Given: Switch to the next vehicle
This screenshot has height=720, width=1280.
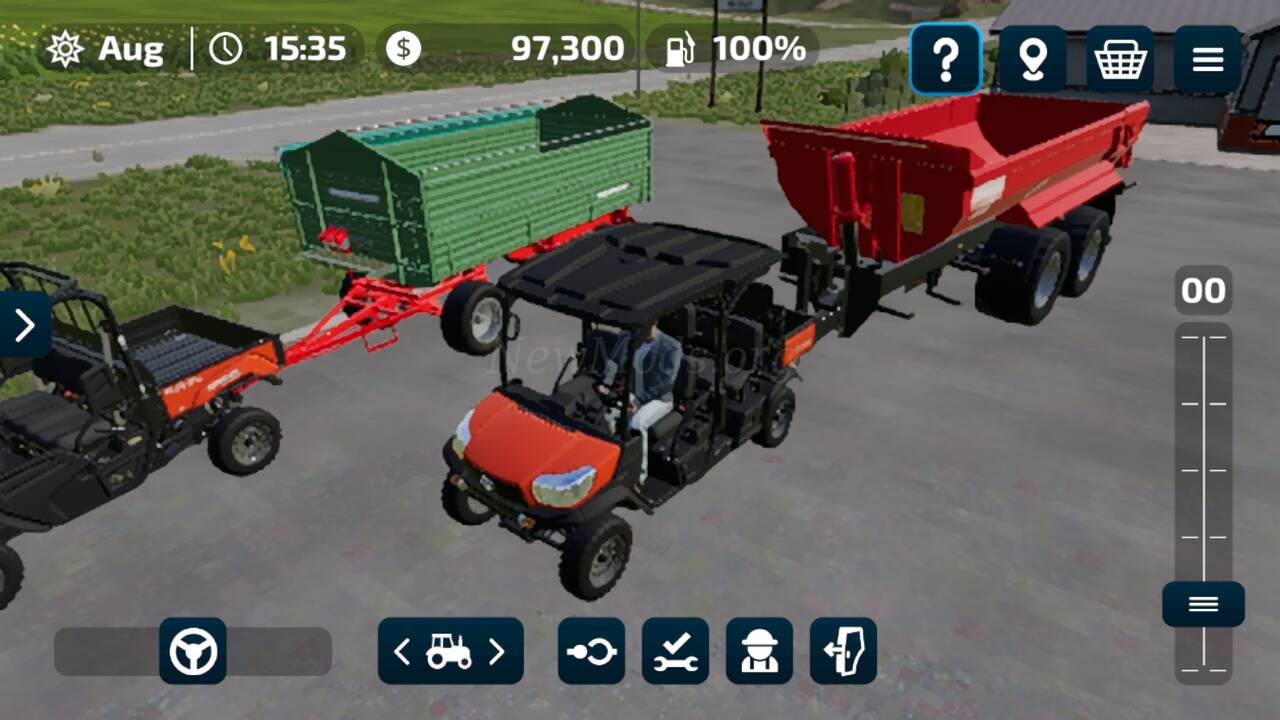Looking at the screenshot, I should click(x=497, y=652).
